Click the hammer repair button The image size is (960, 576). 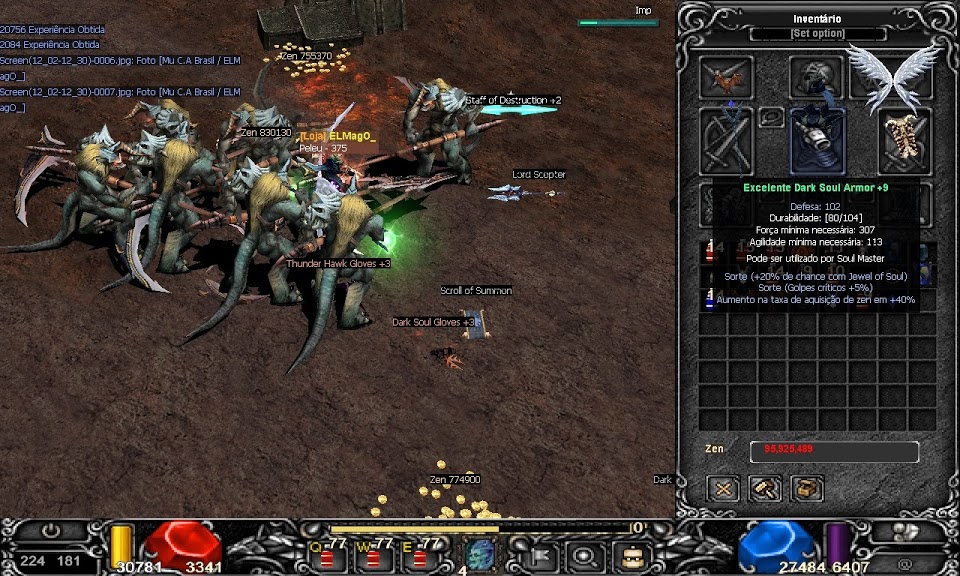(x=765, y=489)
